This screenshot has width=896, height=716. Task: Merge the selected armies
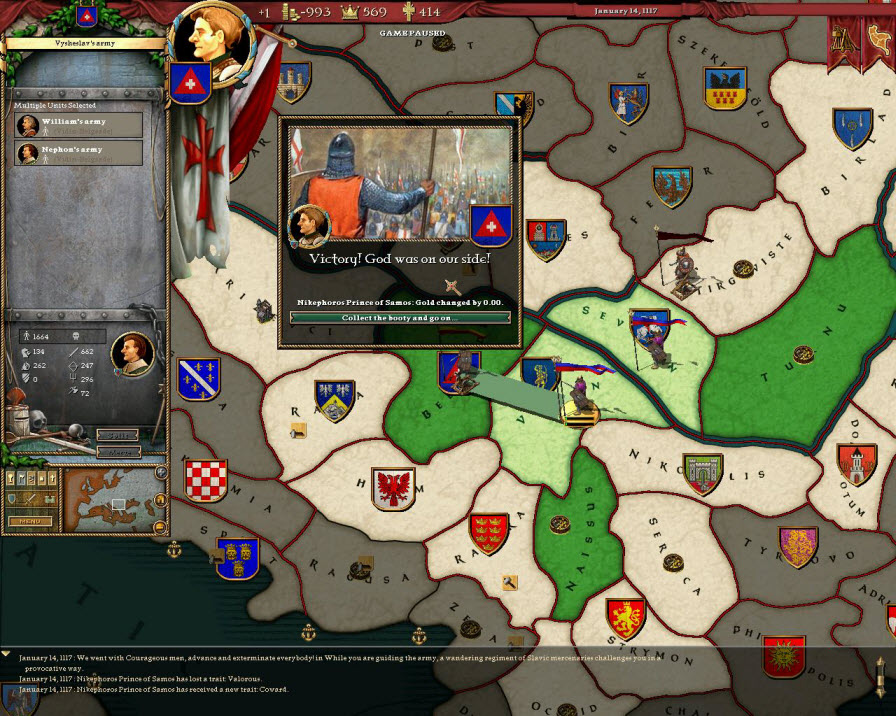click(117, 452)
